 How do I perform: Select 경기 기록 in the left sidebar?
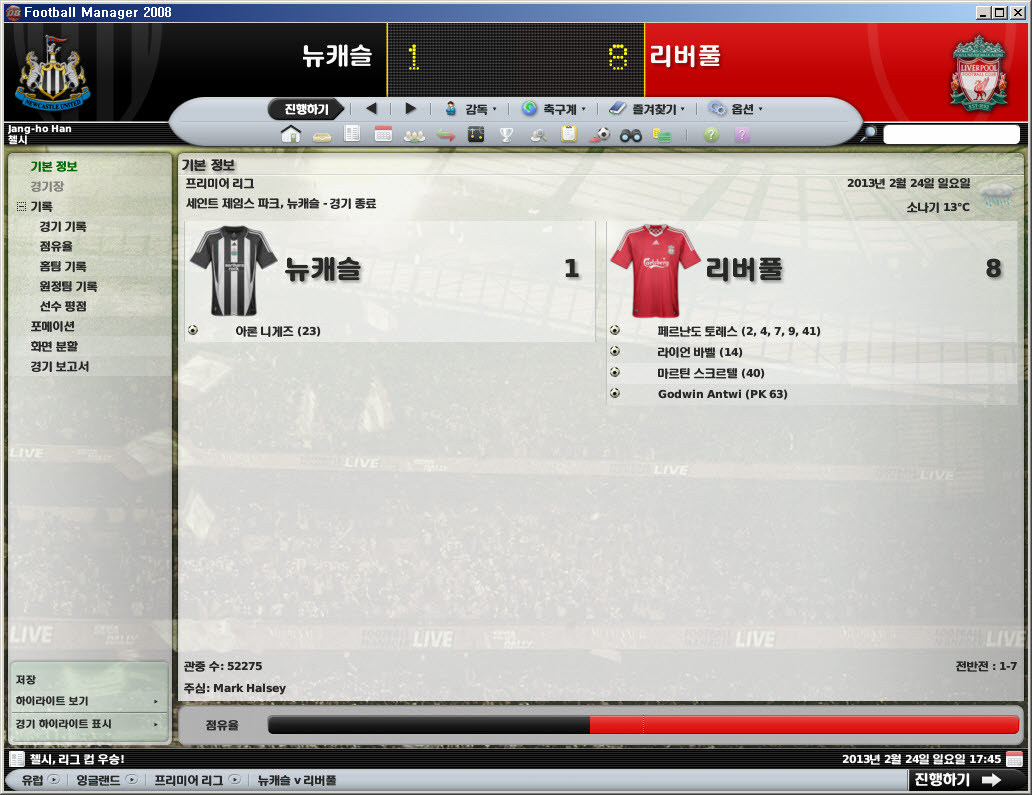coord(63,227)
